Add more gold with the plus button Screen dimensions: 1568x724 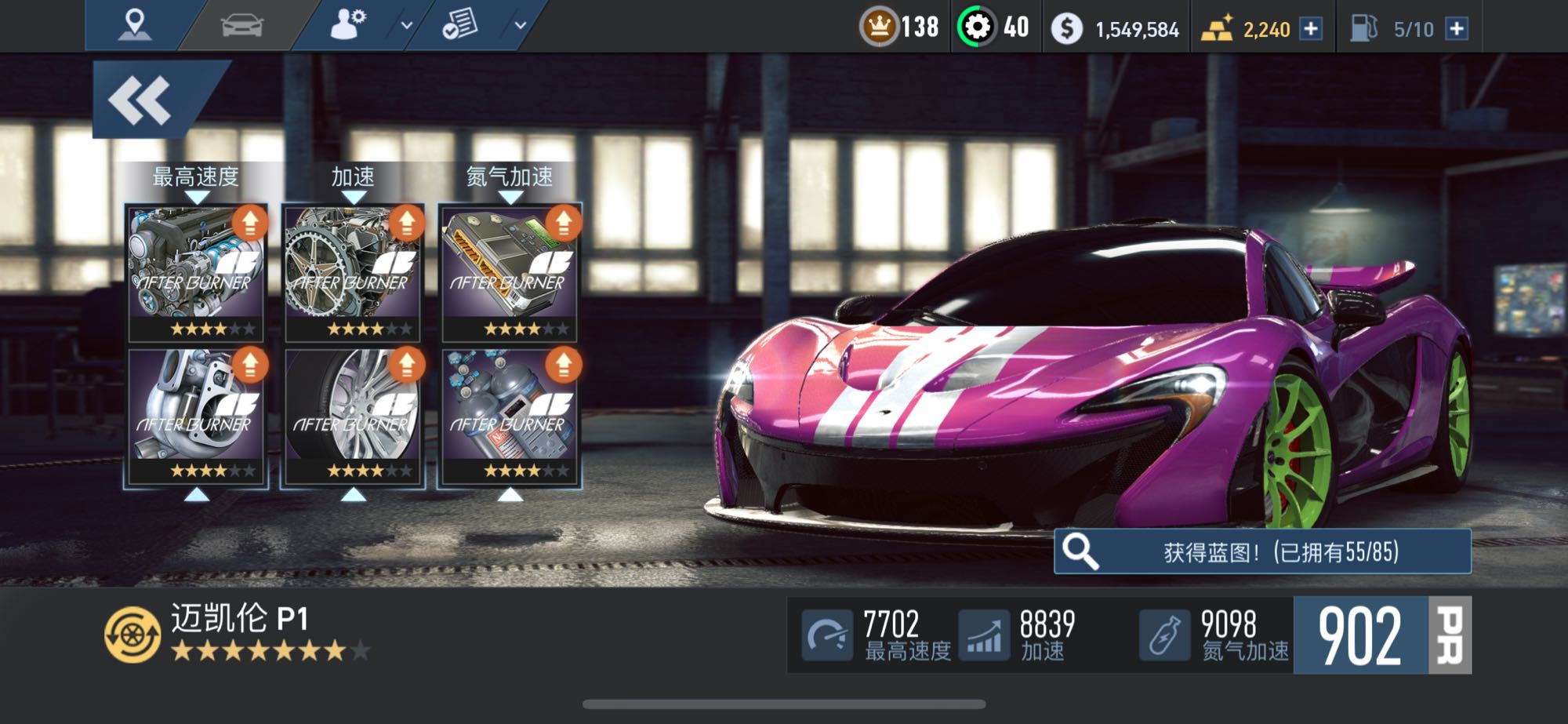(1311, 29)
